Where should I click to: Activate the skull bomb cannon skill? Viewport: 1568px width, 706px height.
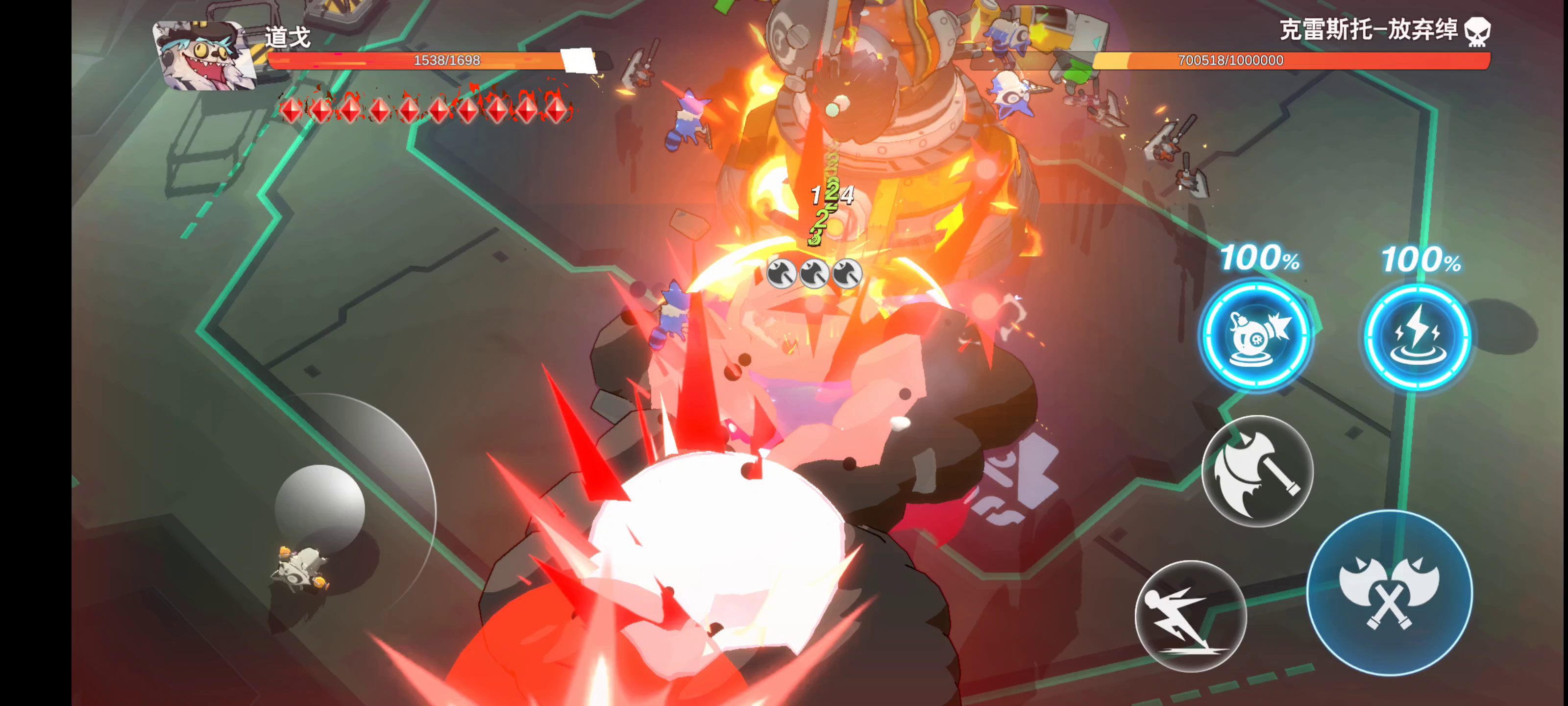(x=1257, y=335)
